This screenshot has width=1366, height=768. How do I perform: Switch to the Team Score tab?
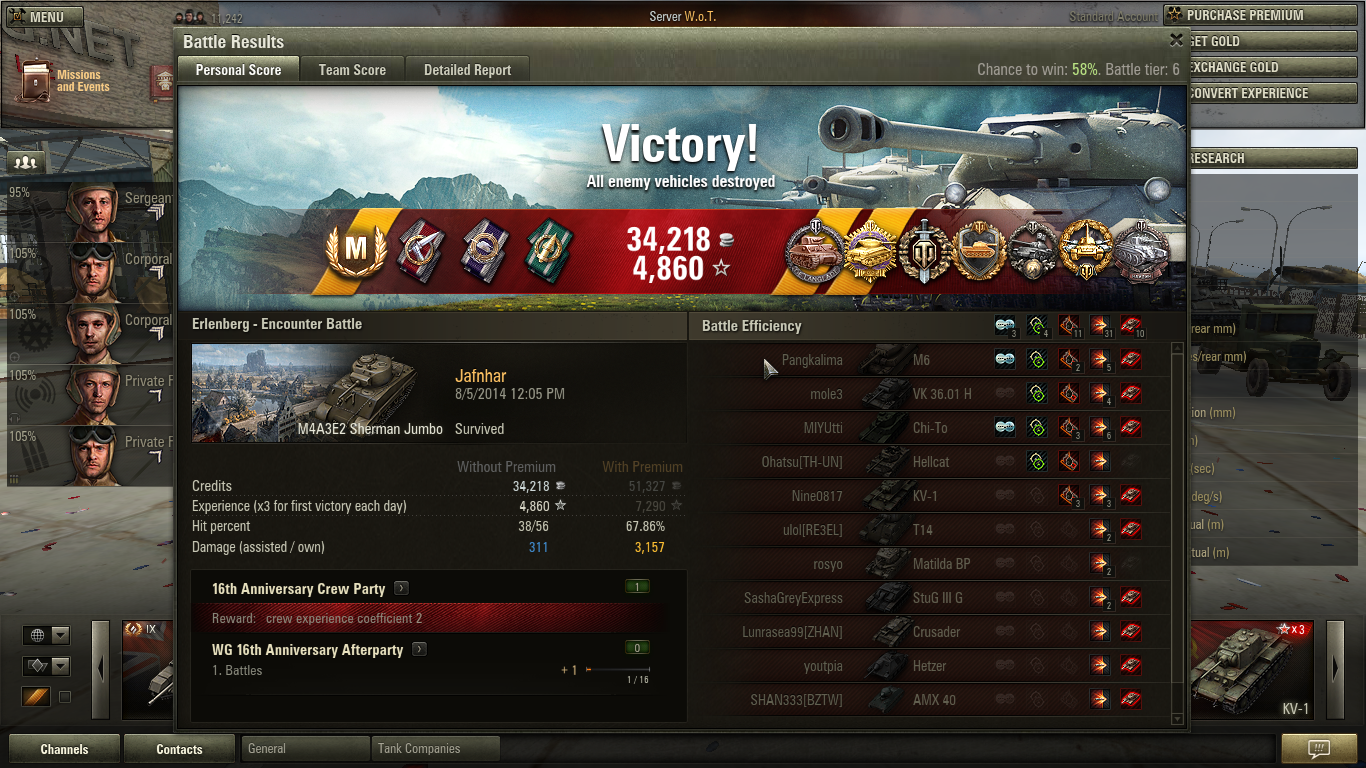click(x=352, y=70)
